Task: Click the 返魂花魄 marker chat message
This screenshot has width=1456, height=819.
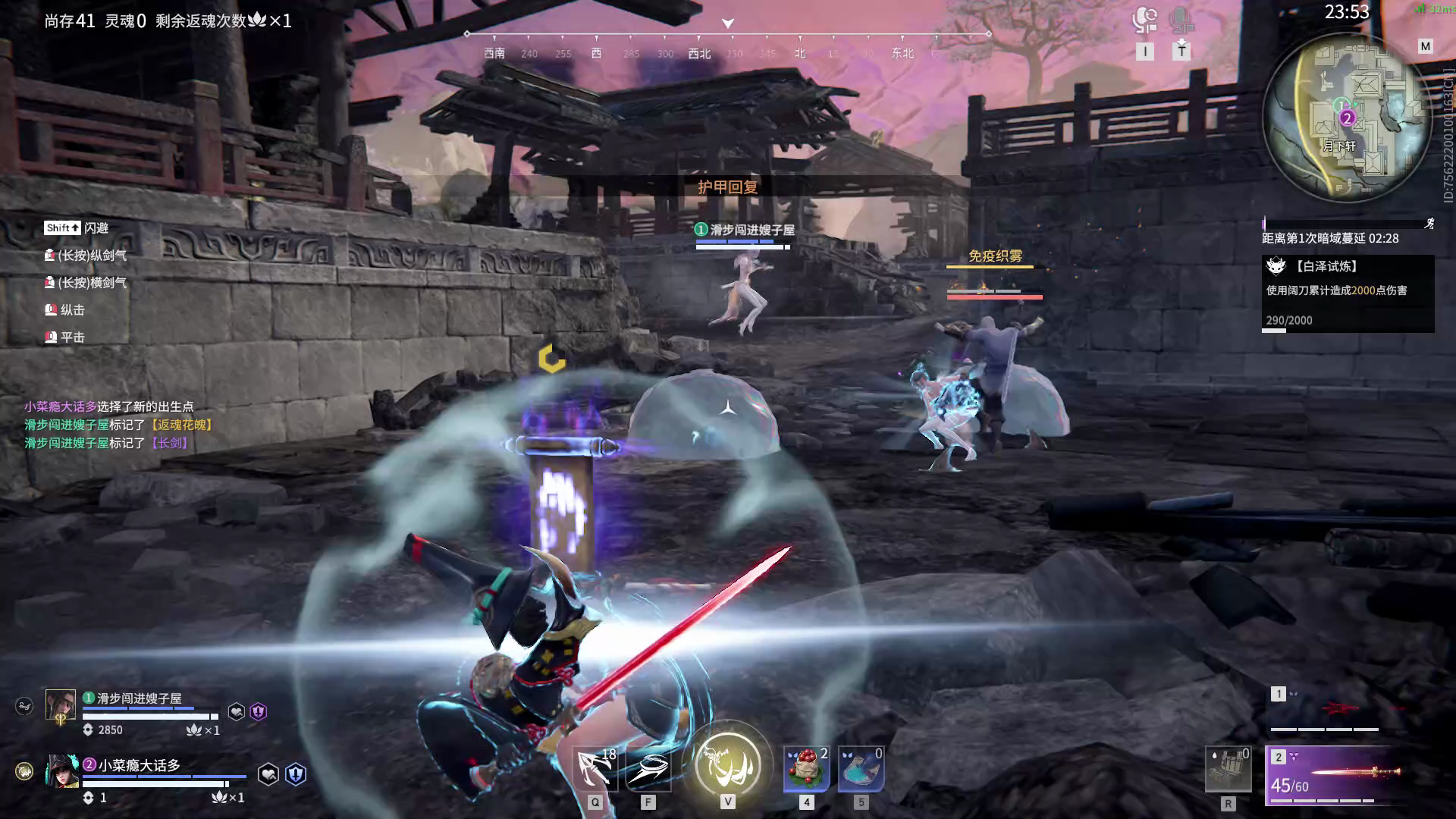Action: click(x=118, y=425)
